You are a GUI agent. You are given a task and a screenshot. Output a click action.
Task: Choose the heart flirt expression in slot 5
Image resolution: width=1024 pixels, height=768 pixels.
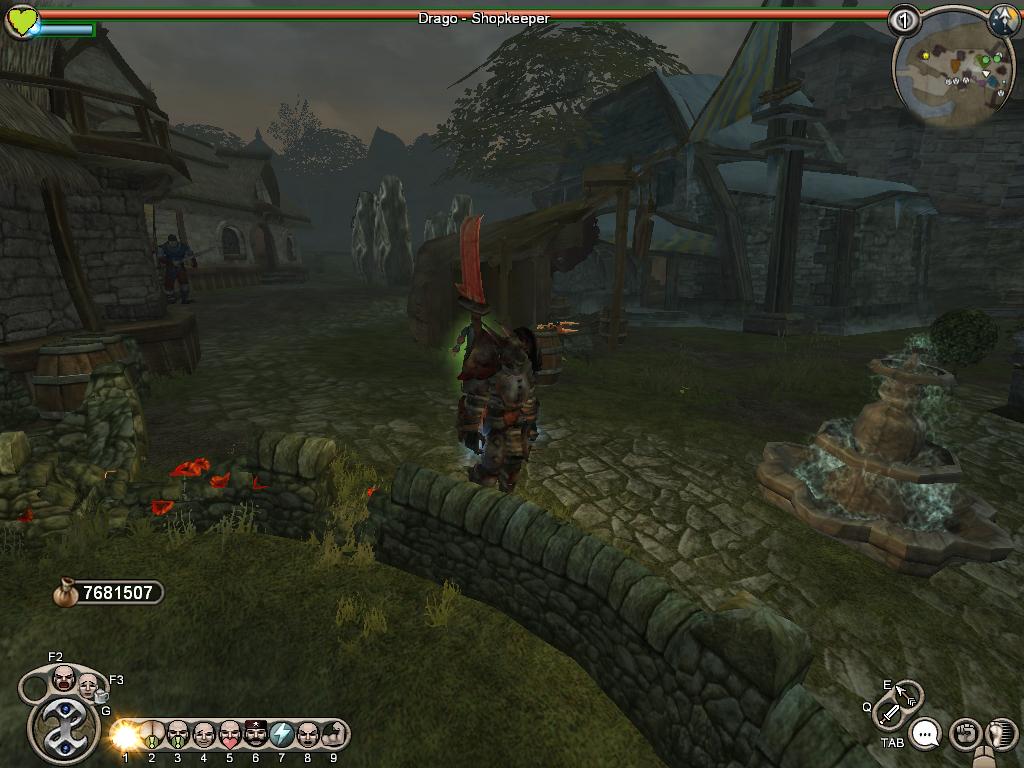coord(230,735)
